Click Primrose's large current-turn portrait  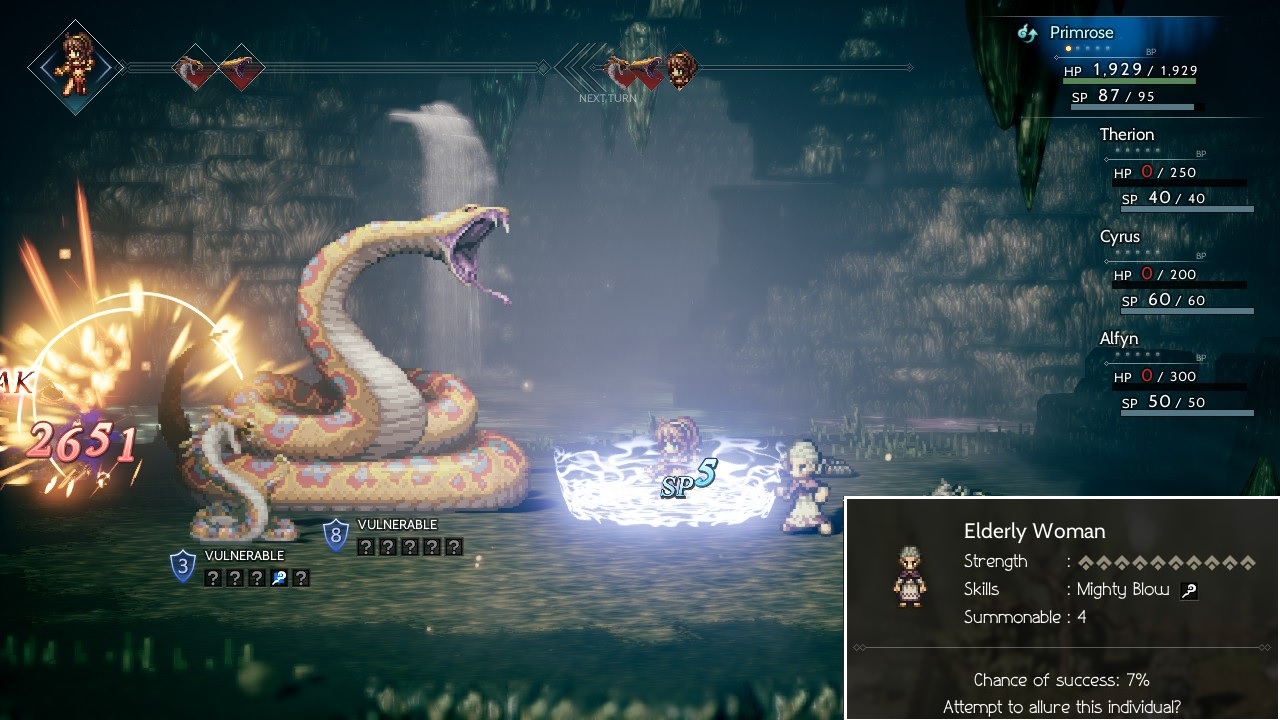point(75,67)
